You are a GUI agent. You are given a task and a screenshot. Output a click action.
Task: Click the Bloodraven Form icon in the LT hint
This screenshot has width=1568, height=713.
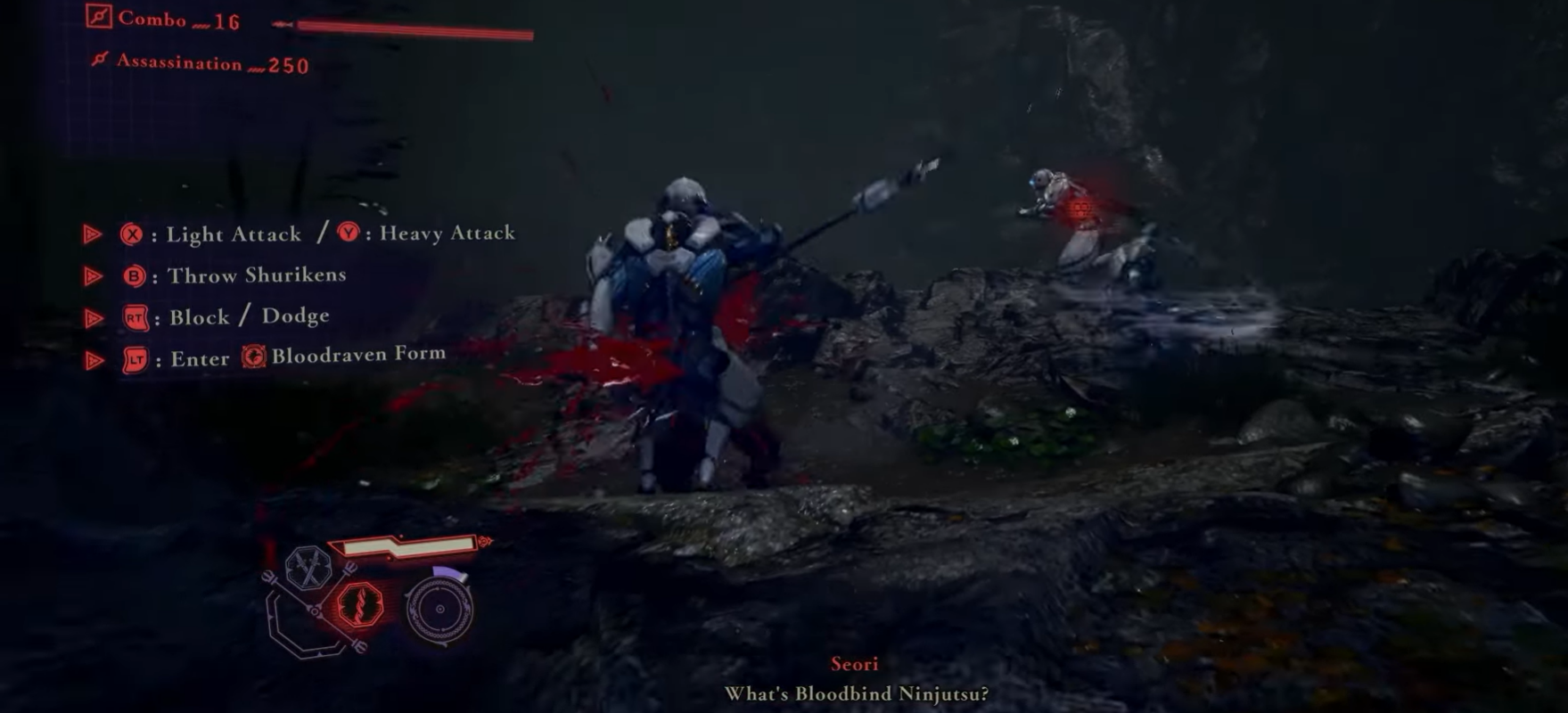[x=254, y=357]
